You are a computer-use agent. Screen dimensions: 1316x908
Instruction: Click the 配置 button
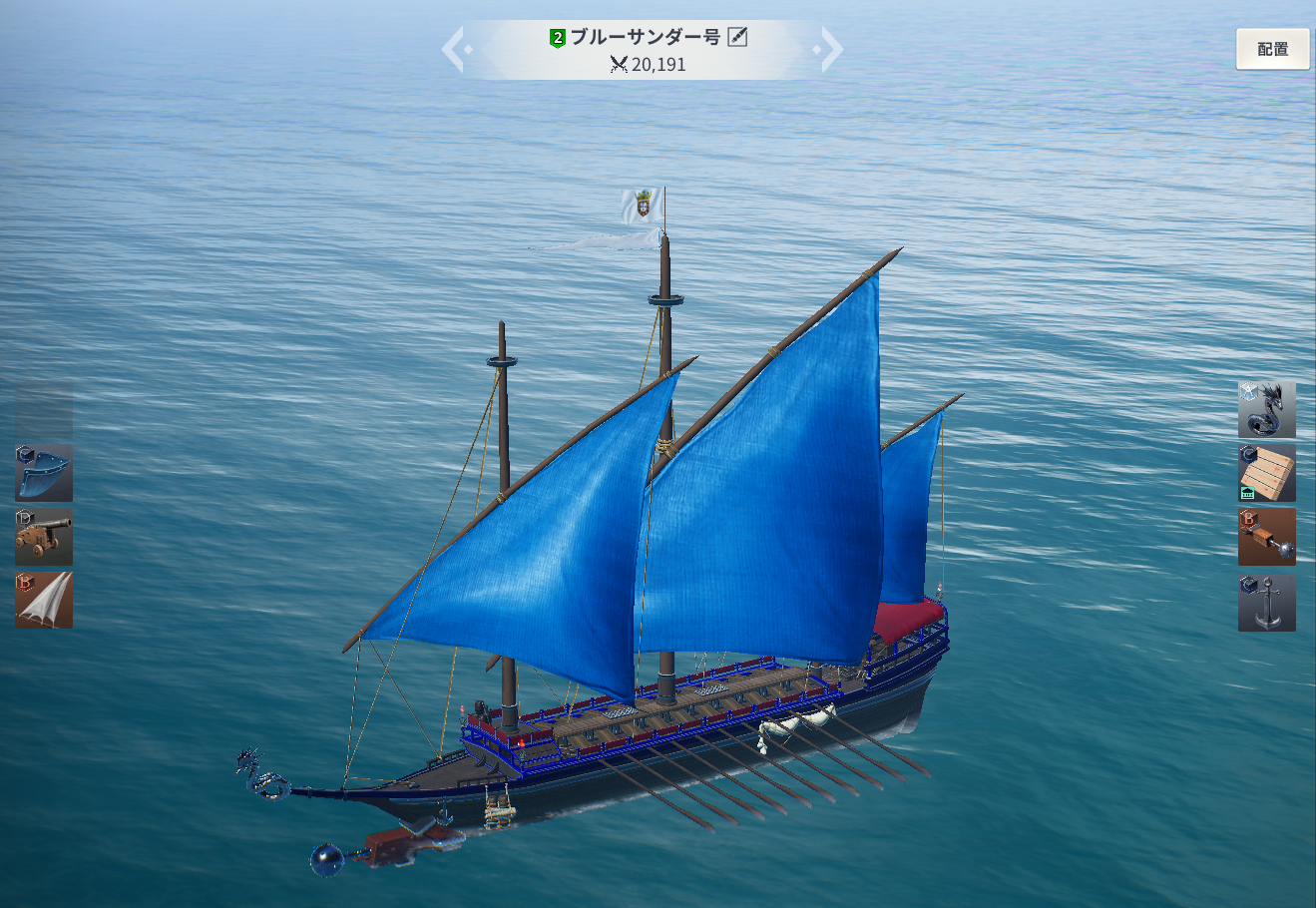pyautogui.click(x=1272, y=49)
